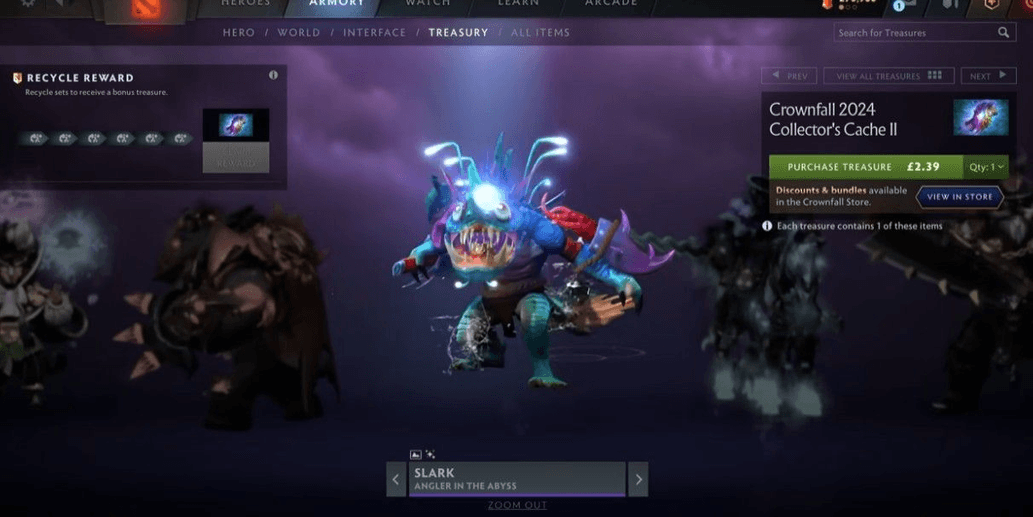Viewport: 1033px width, 517px height.
Task: Open the Recycle Reward info icon
Action: pyautogui.click(x=273, y=76)
